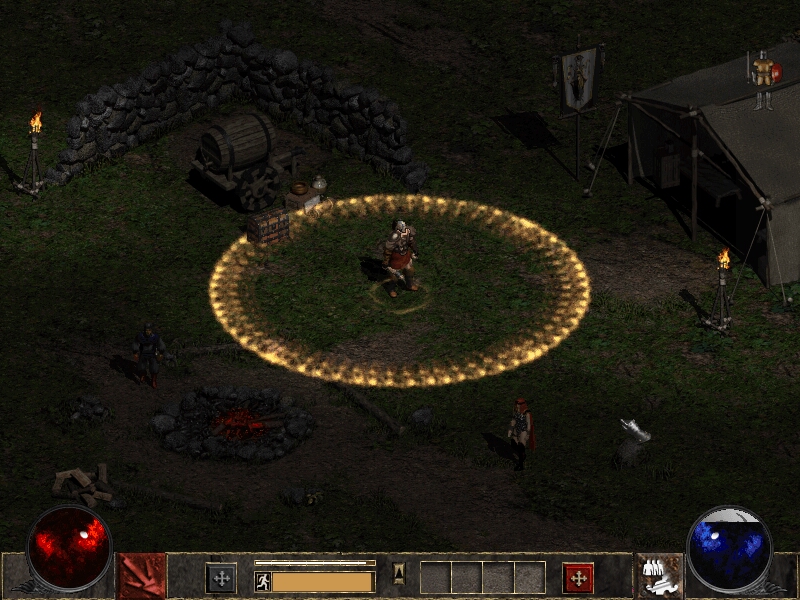Click the red cross new skill button
Viewport: 800px width, 600px height.
(x=578, y=577)
